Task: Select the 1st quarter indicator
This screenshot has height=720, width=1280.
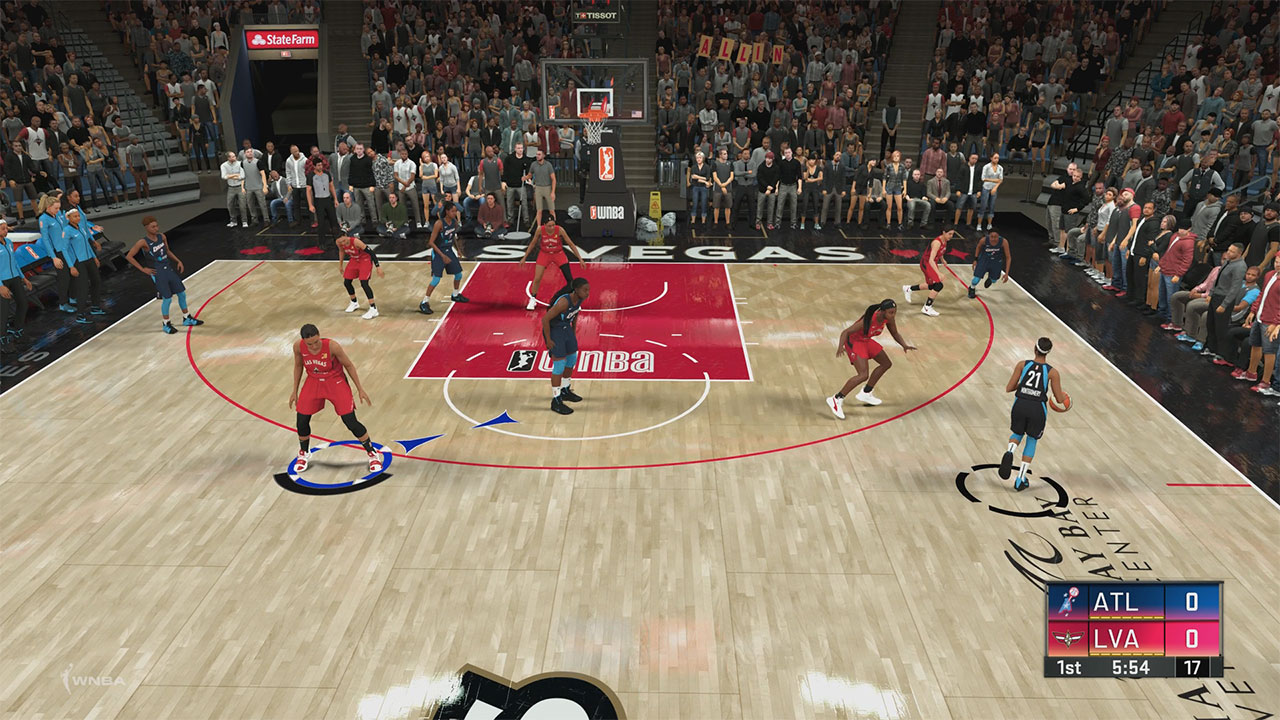Action: pos(1069,666)
